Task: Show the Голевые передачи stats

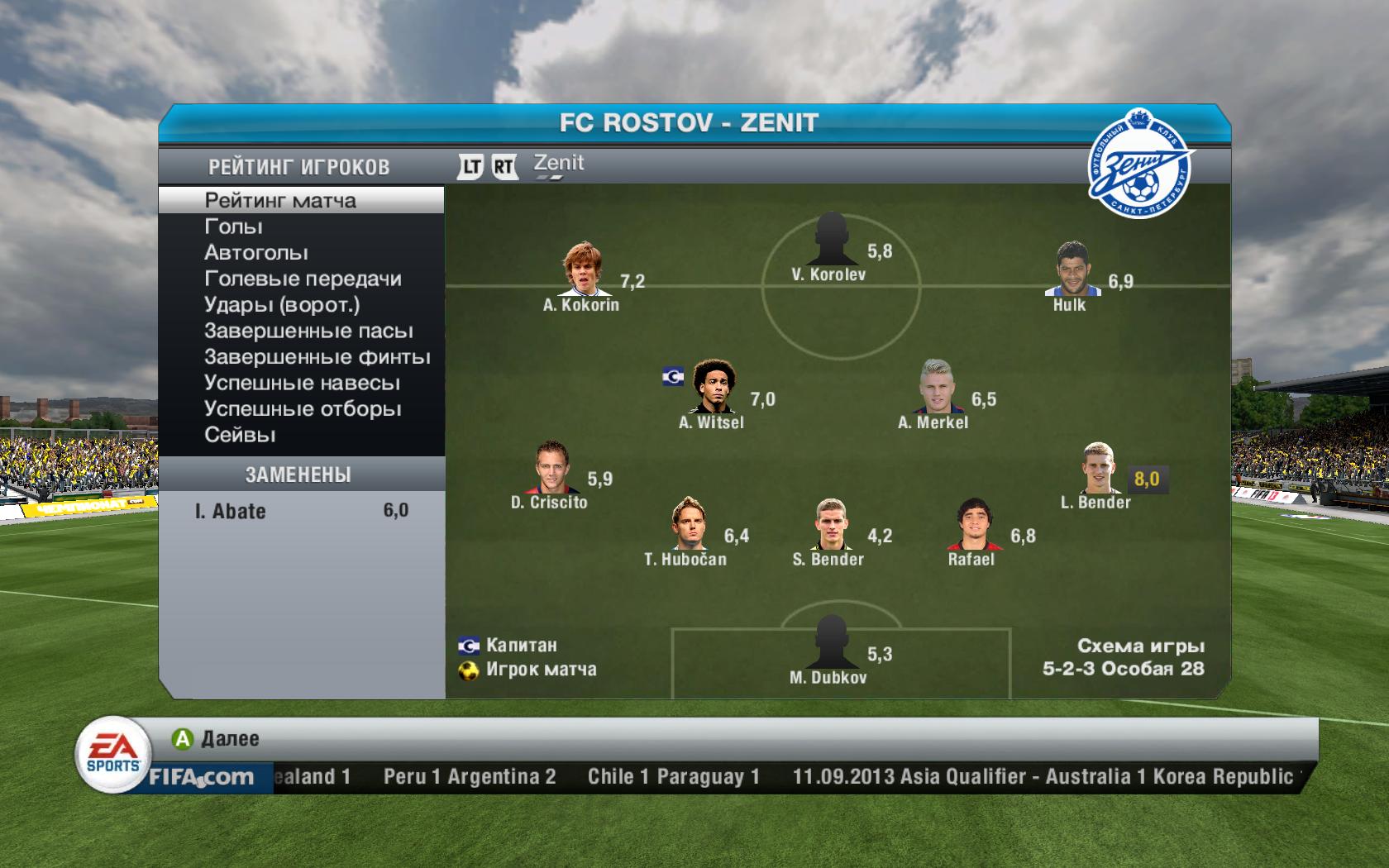Action: pyautogui.click(x=303, y=279)
